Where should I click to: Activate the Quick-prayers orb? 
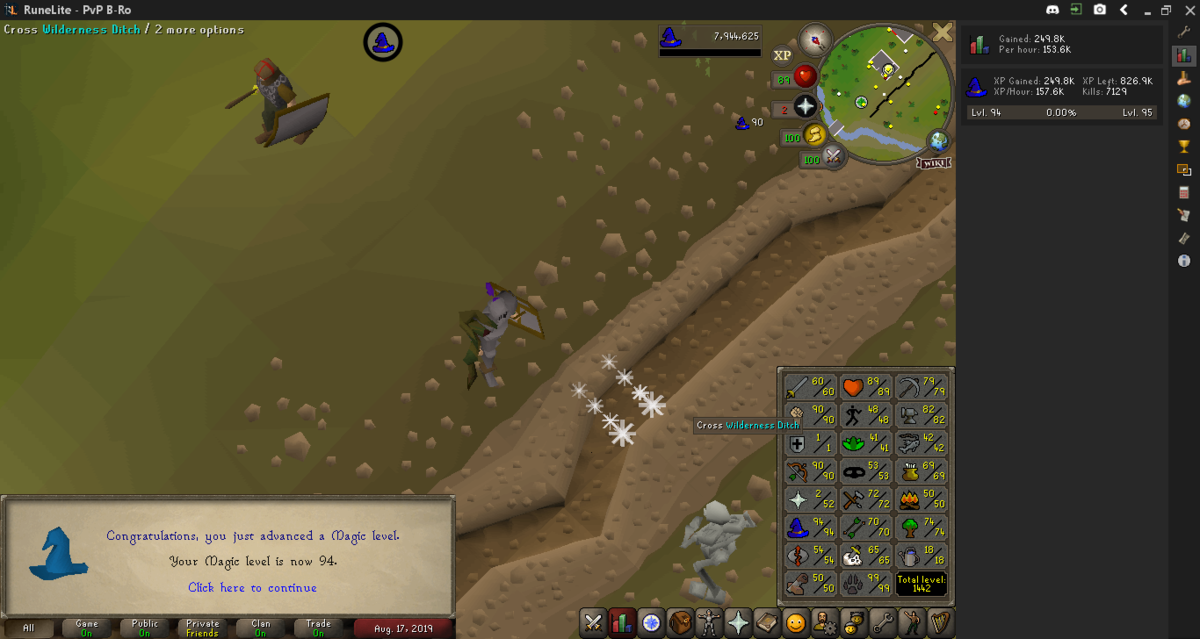tap(805, 107)
